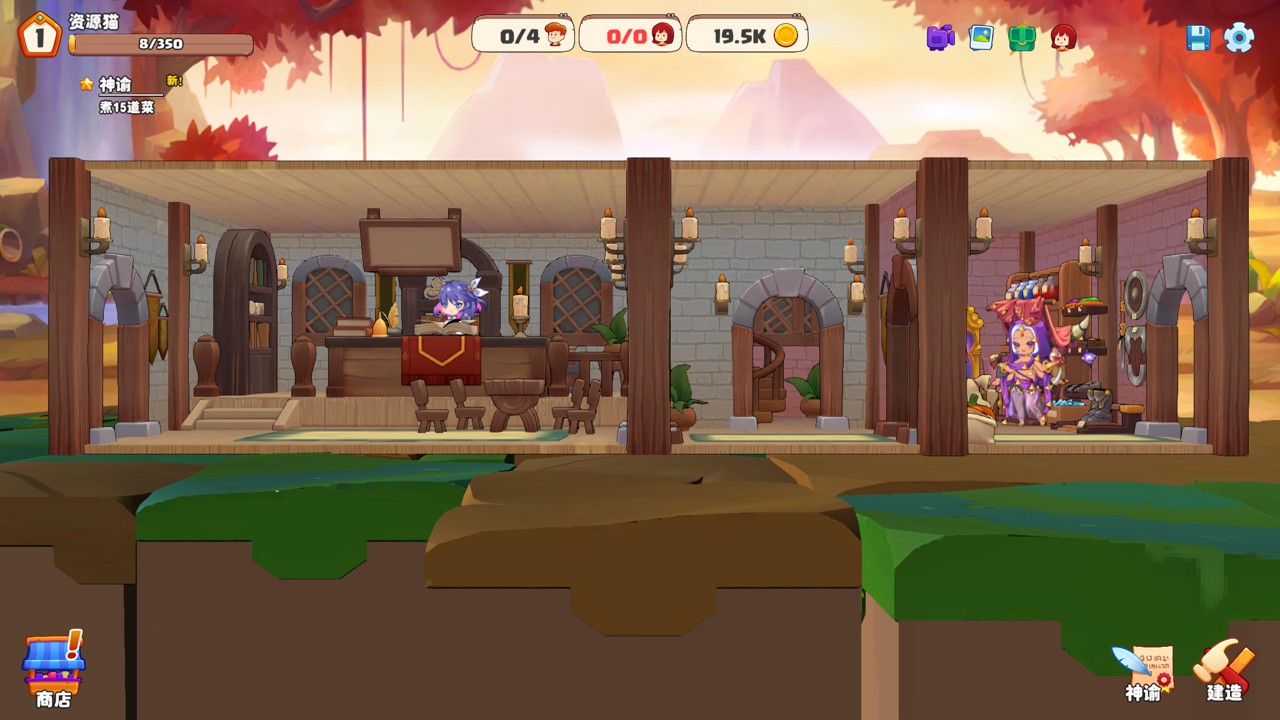Click the blue floppy disk save icon
This screenshot has width=1280, height=720.
[x=1198, y=38]
